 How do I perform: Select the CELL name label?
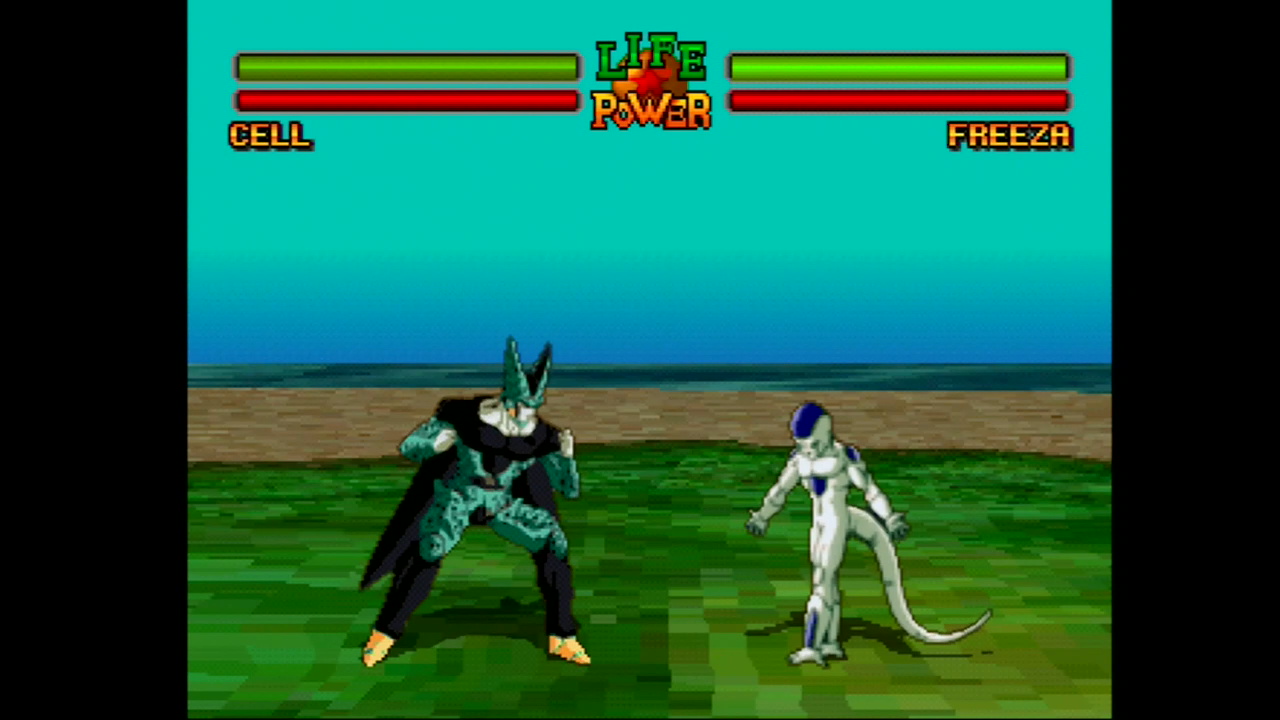[x=269, y=136]
